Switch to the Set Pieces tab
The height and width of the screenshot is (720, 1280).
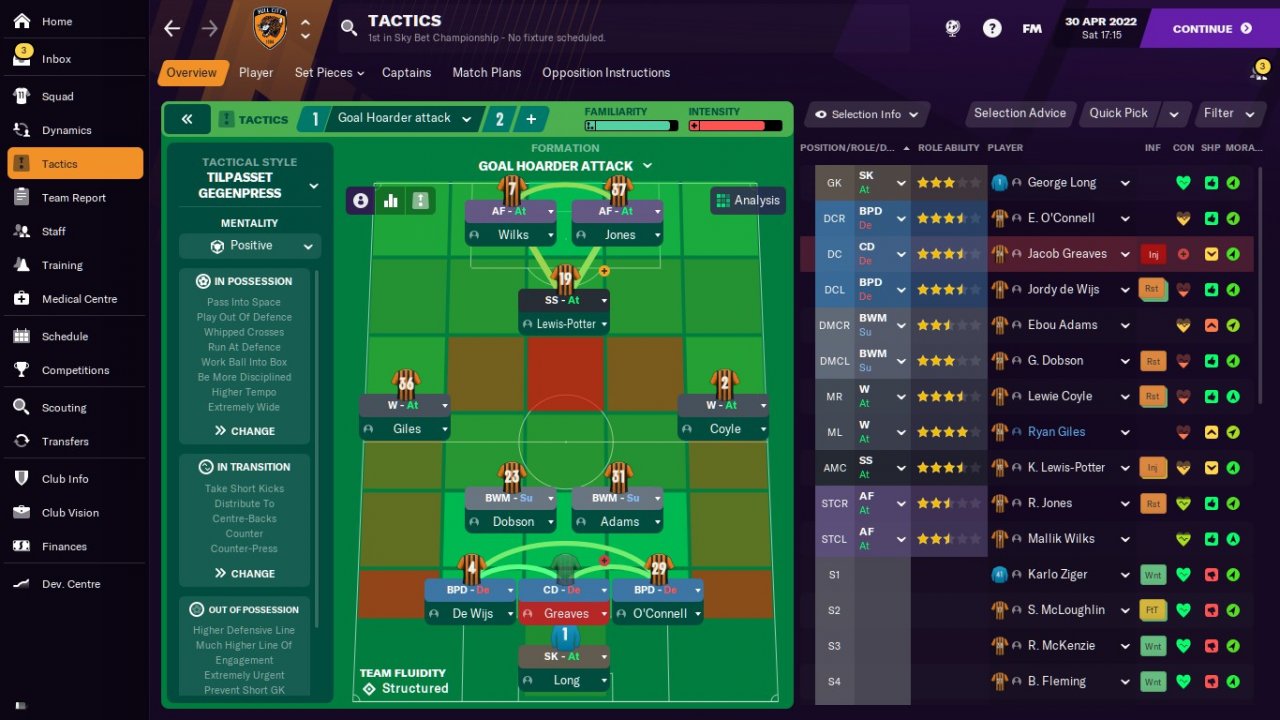click(x=328, y=73)
